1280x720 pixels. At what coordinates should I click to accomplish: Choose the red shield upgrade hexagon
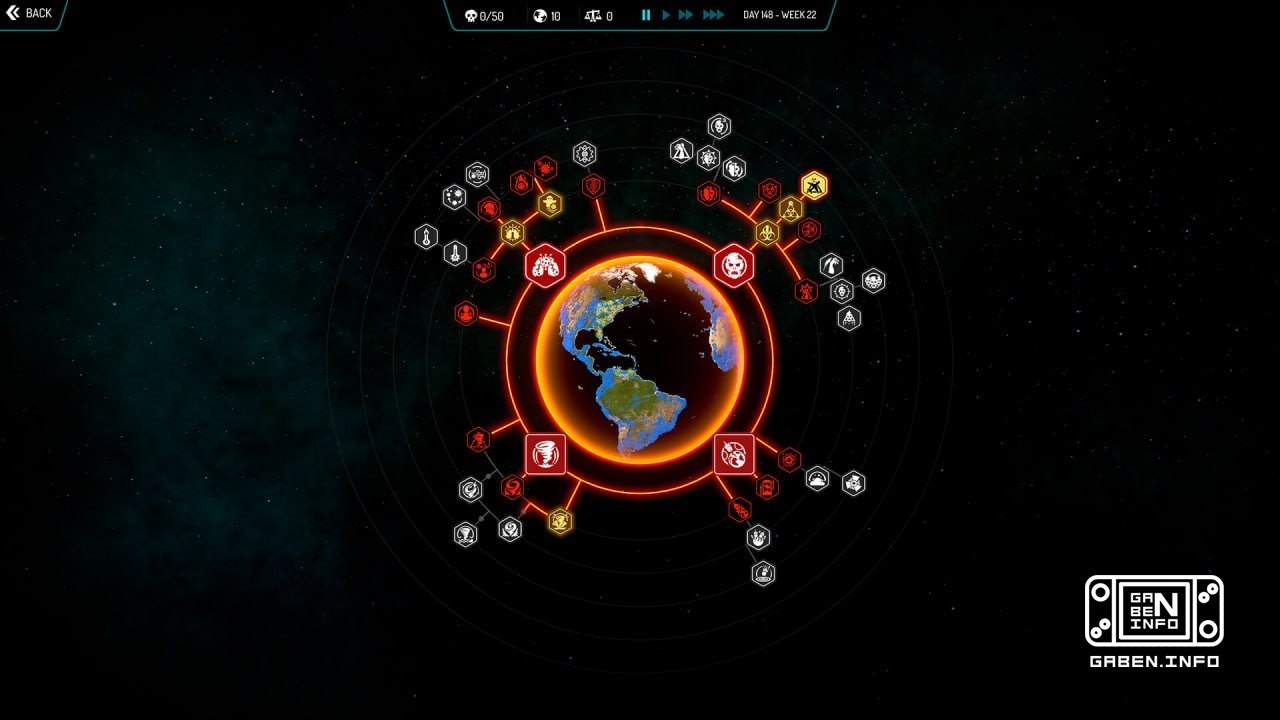coord(593,185)
